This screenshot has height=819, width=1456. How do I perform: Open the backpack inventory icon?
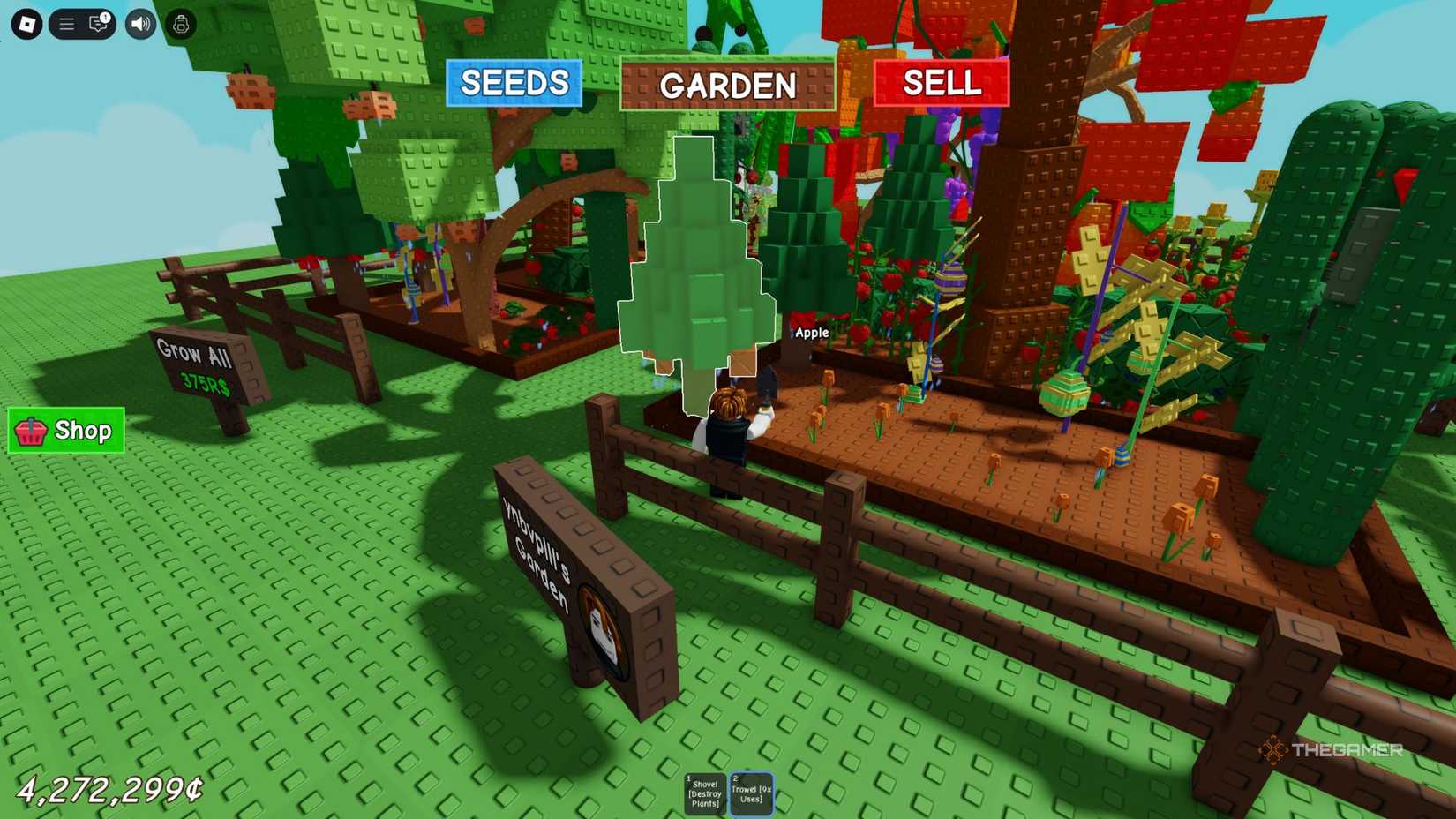pos(180,24)
